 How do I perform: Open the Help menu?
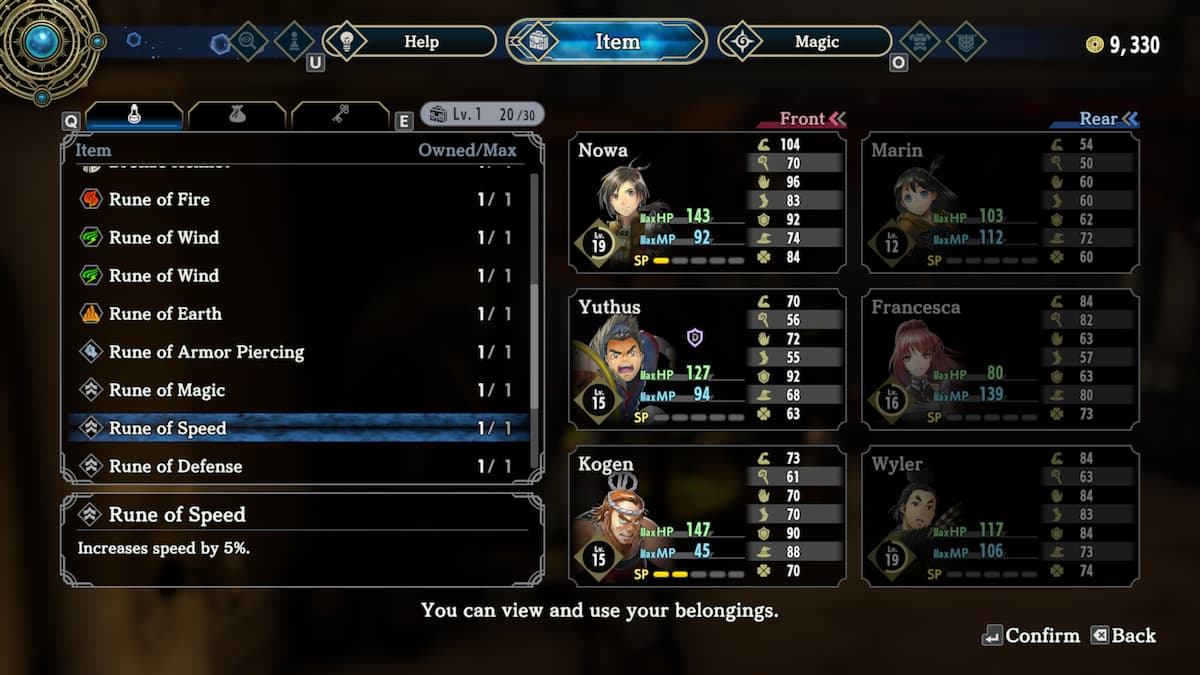click(421, 42)
